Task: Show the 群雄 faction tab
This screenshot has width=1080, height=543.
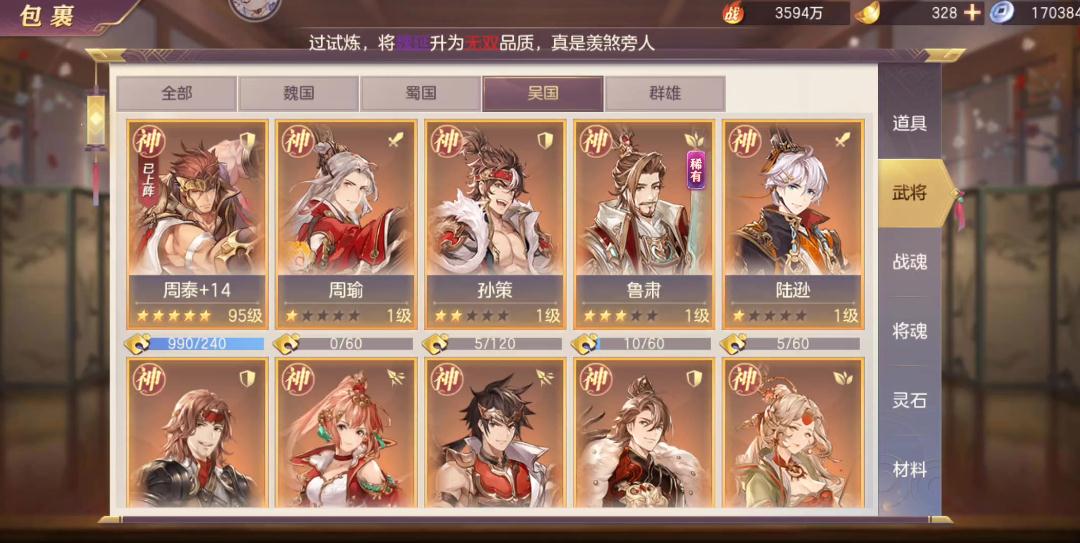Action: [x=665, y=94]
